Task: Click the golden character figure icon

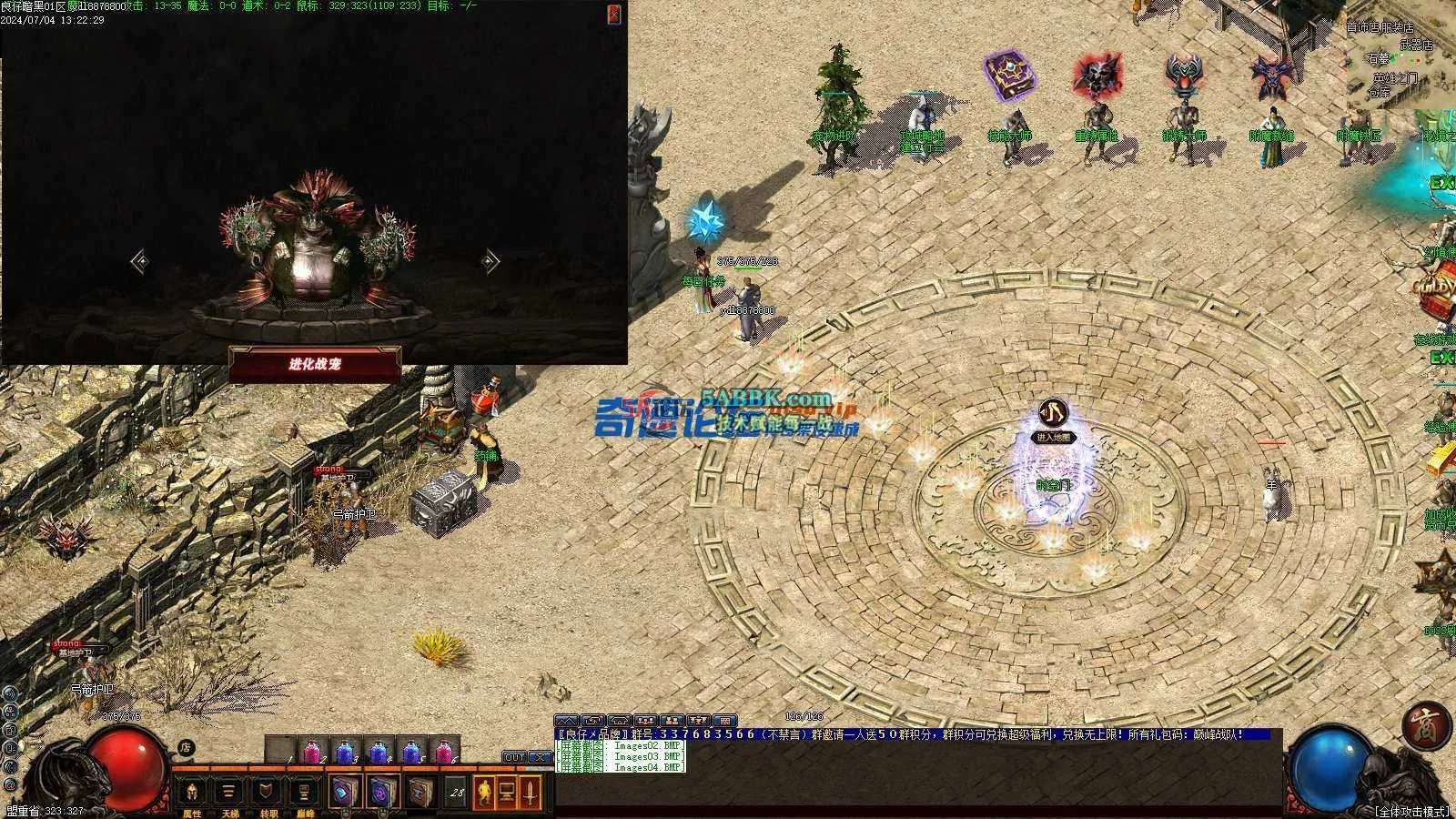Action: pos(483,793)
